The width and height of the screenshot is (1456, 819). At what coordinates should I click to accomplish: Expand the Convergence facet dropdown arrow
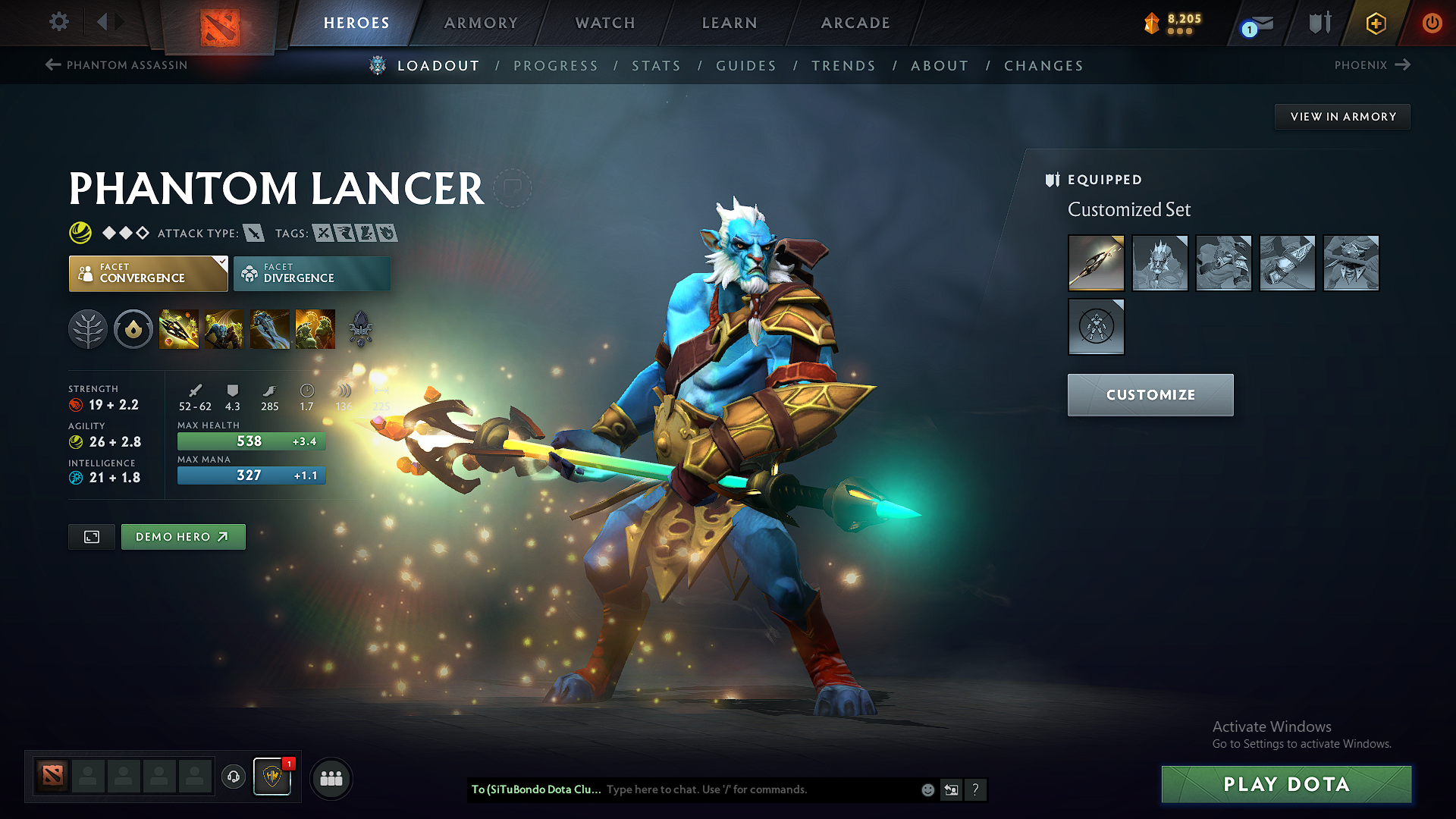(x=221, y=261)
